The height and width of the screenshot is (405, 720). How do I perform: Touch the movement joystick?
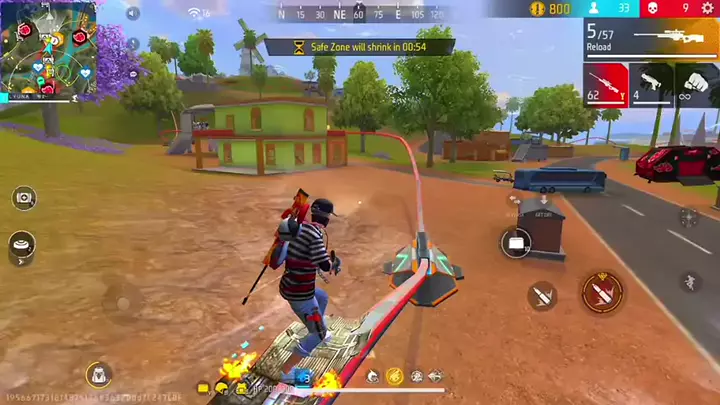(122, 300)
